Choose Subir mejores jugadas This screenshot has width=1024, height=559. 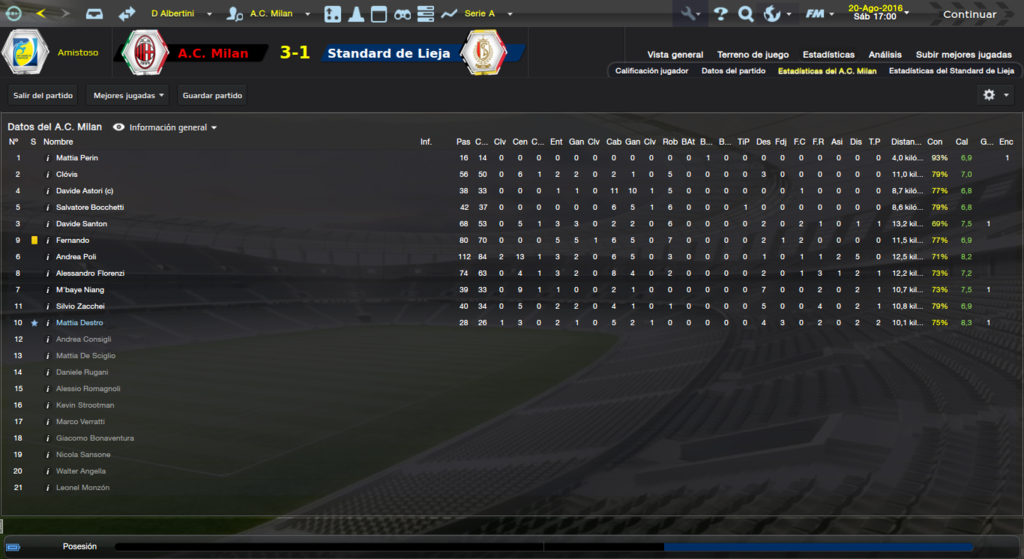click(x=963, y=55)
